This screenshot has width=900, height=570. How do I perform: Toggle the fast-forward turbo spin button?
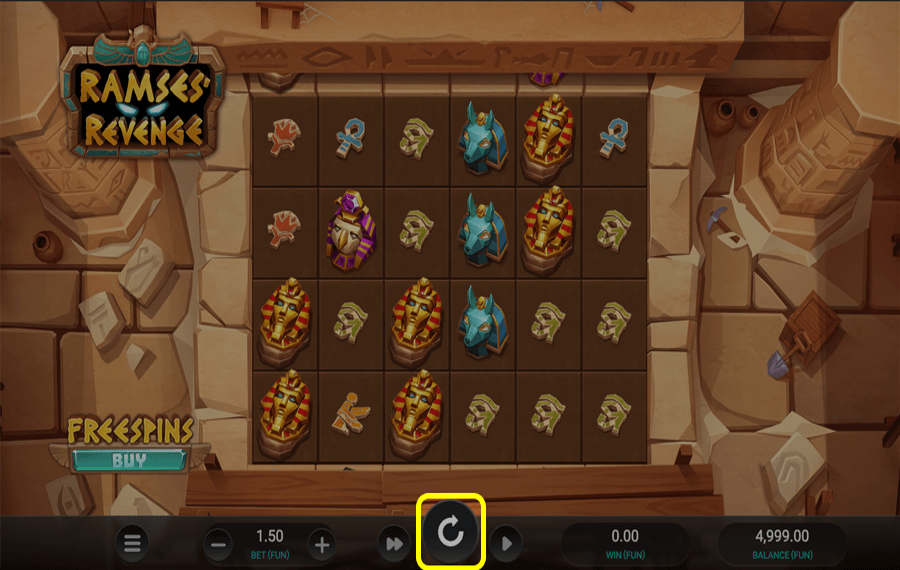(x=391, y=544)
